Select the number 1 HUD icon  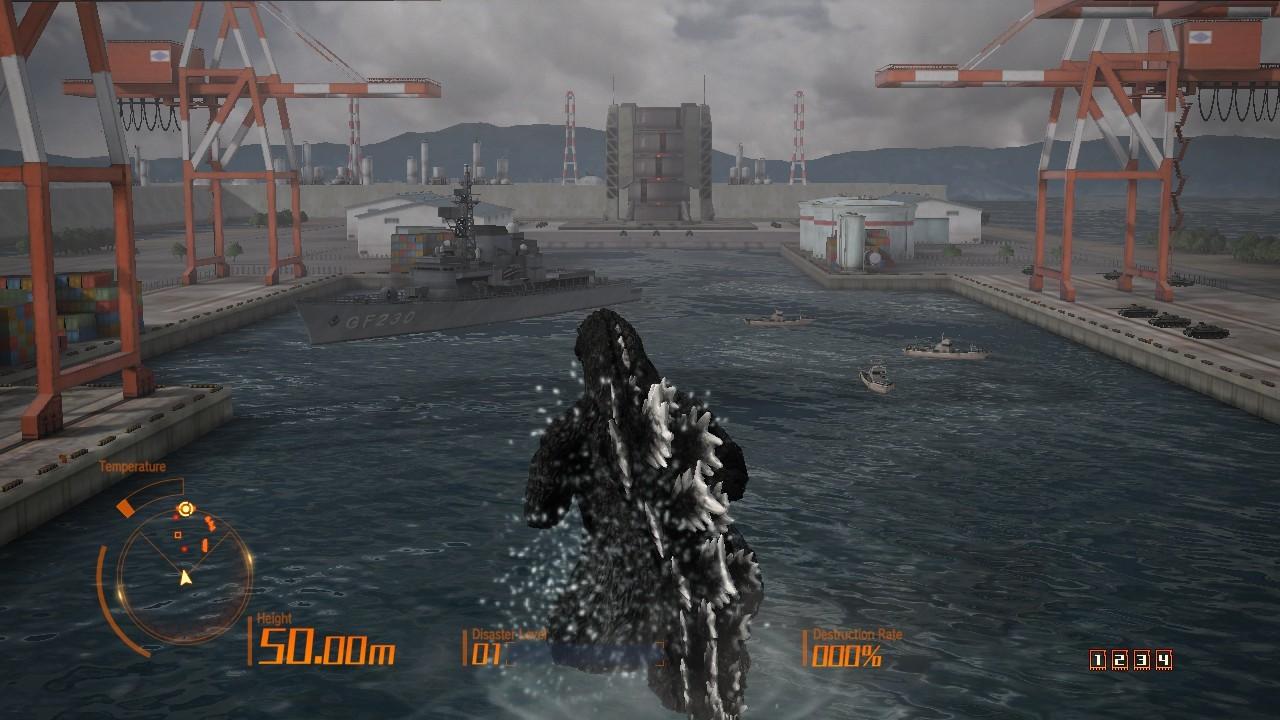pos(1098,660)
